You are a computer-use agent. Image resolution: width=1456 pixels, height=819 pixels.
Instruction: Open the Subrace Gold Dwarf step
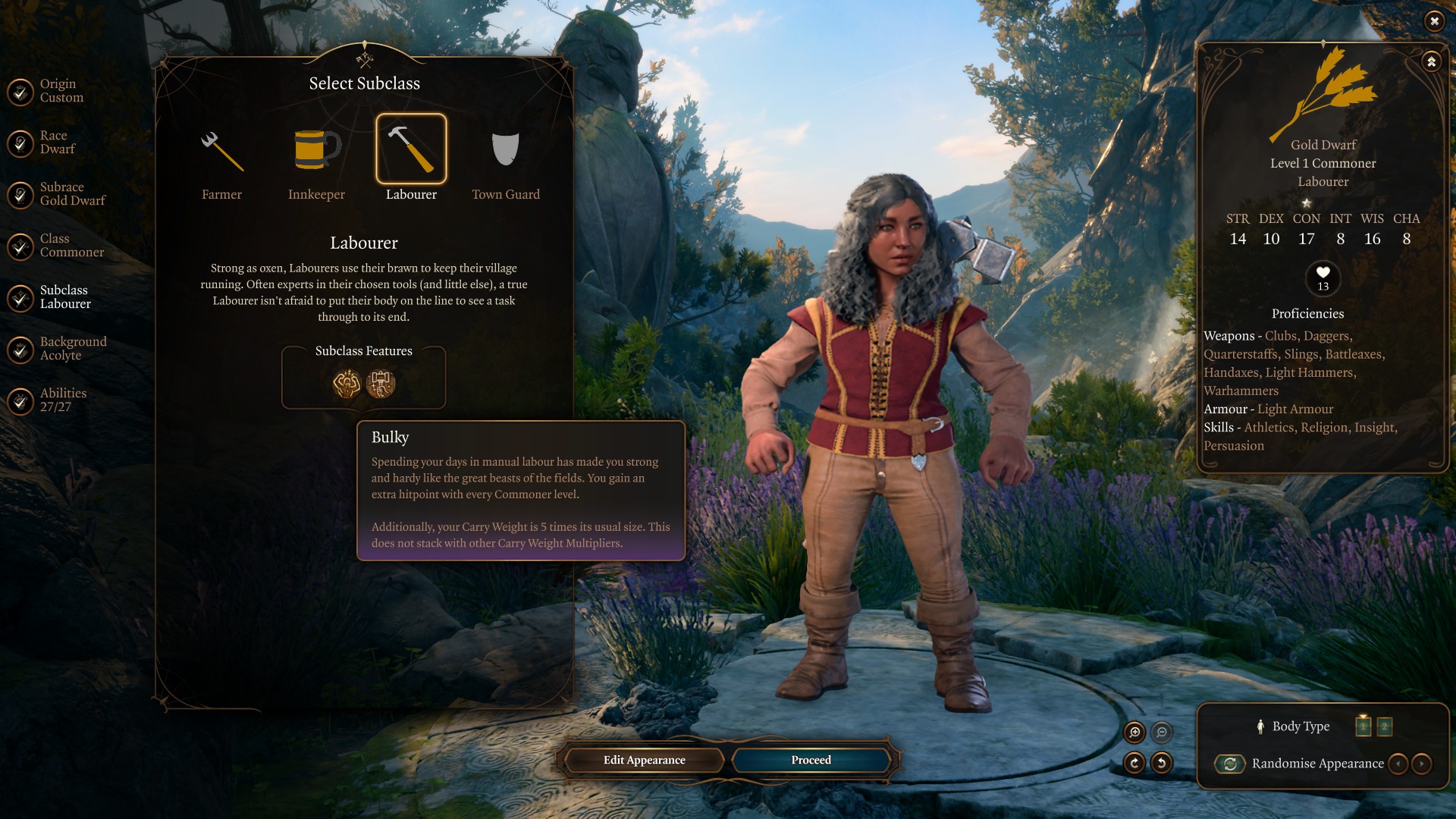pyautogui.click(x=20, y=195)
